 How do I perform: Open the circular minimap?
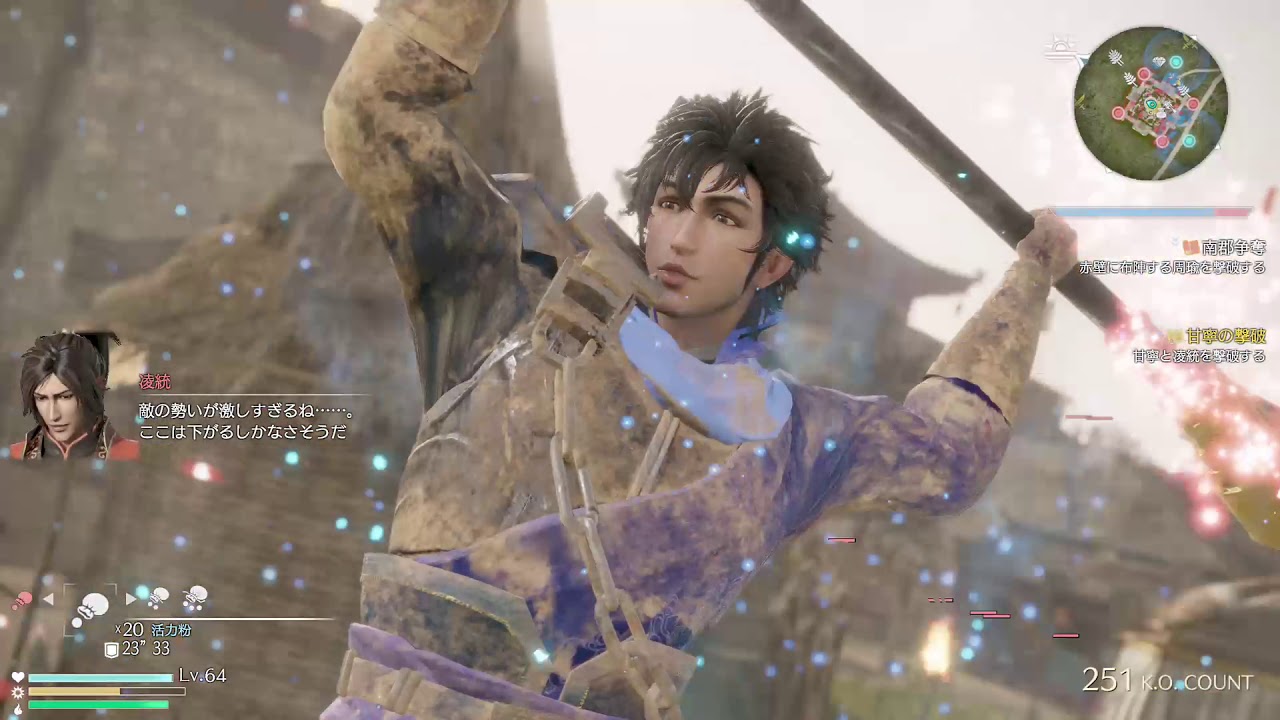(x=1150, y=103)
